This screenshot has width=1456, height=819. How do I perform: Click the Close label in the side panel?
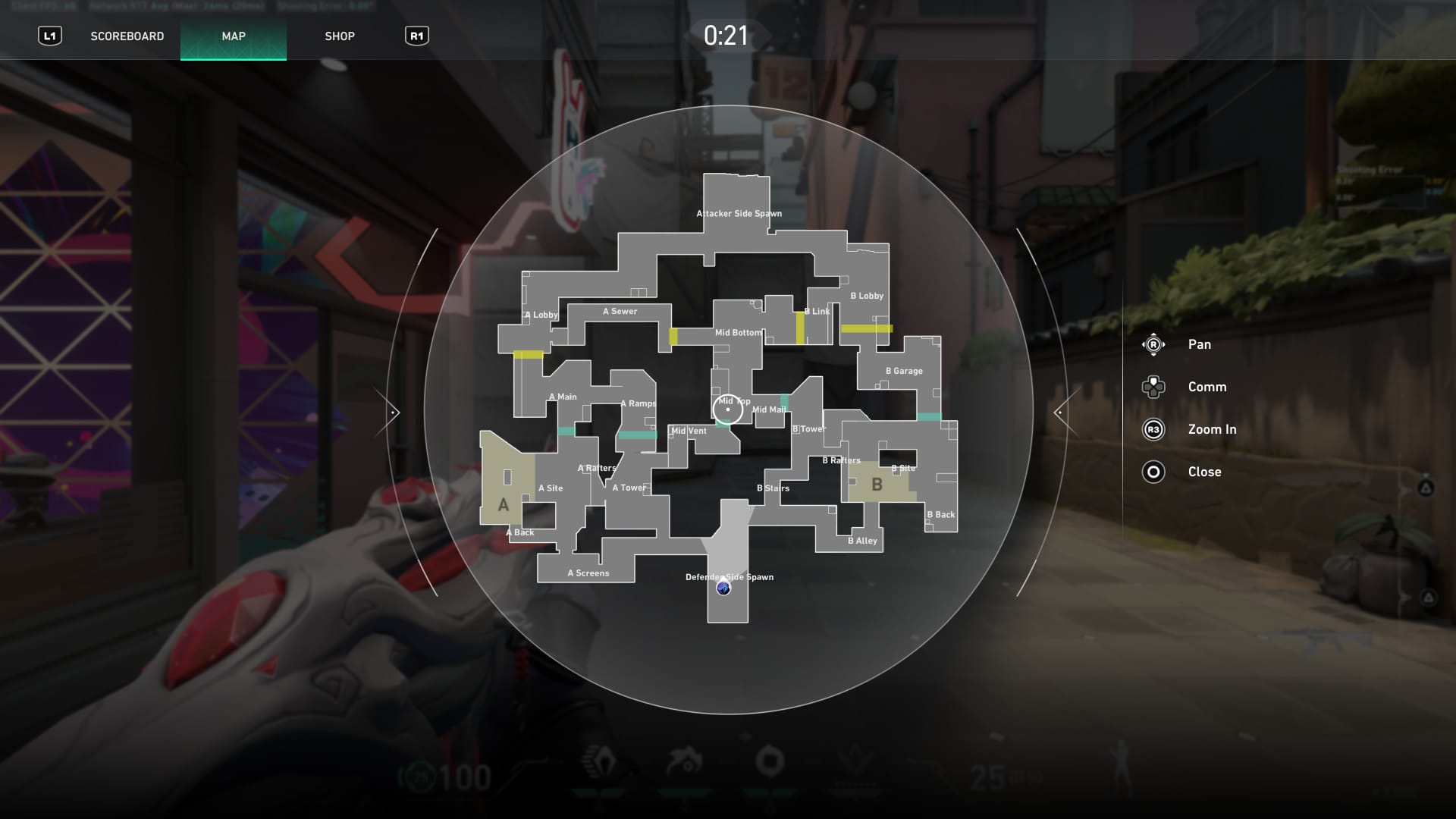pyautogui.click(x=1205, y=472)
